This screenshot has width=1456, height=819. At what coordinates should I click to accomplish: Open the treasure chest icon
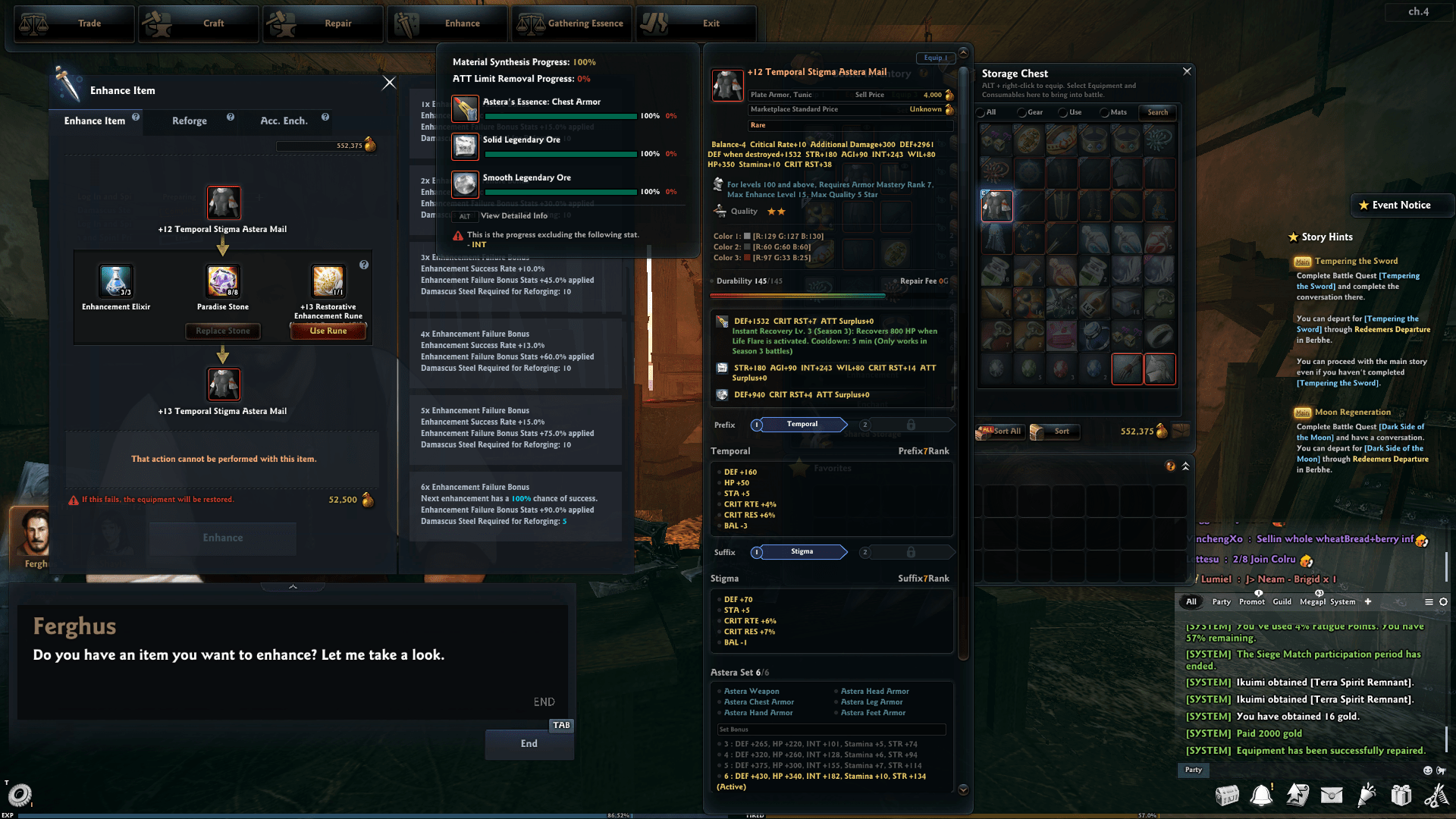click(x=1228, y=795)
